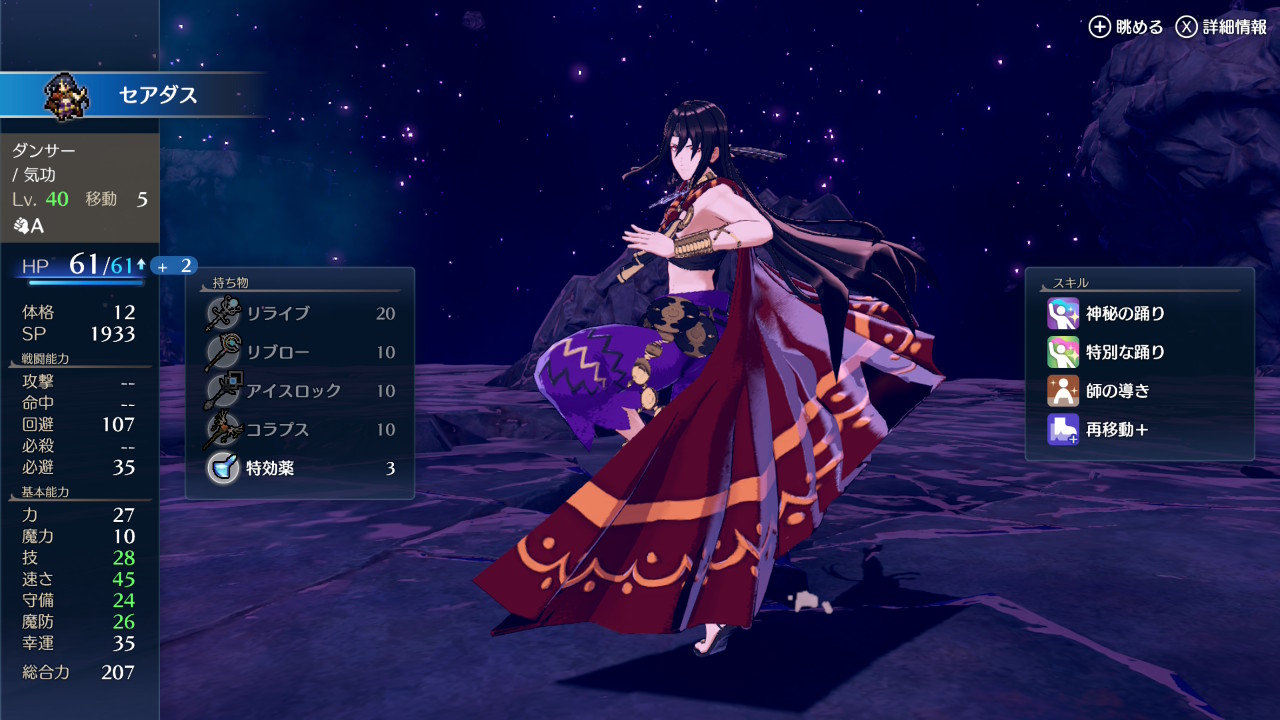The width and height of the screenshot is (1280, 720).
Task: Select the 特別な踊り skill
Action: coord(1138,353)
